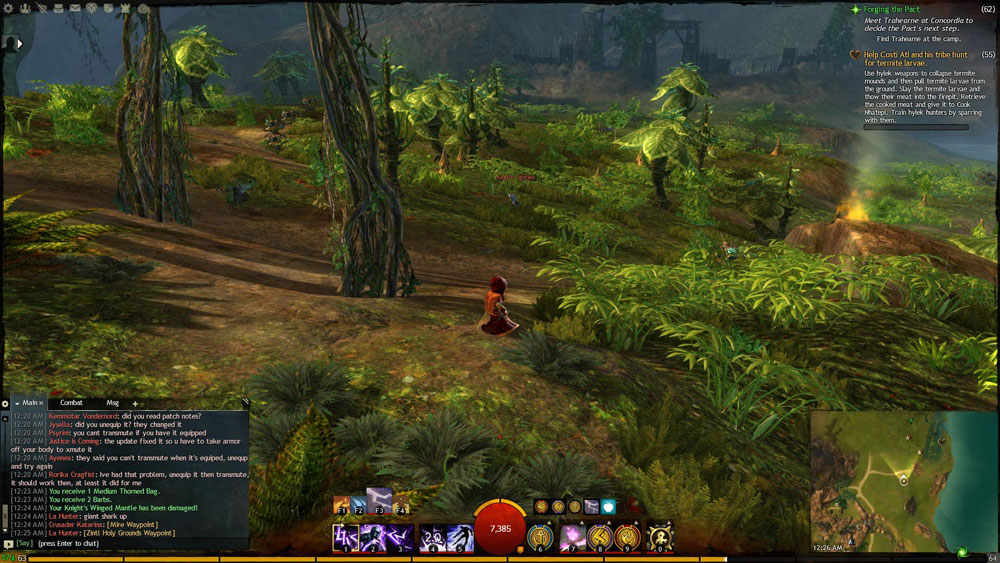
Task: Use weapon skill 1 on the skill bar
Action: coord(346,537)
